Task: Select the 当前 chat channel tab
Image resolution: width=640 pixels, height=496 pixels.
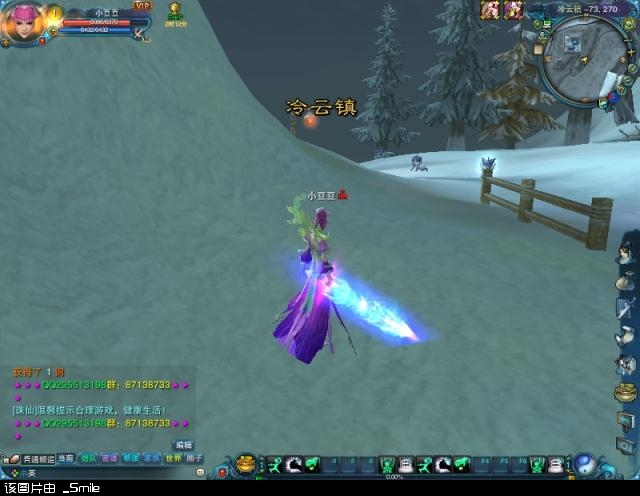Action: coord(65,458)
